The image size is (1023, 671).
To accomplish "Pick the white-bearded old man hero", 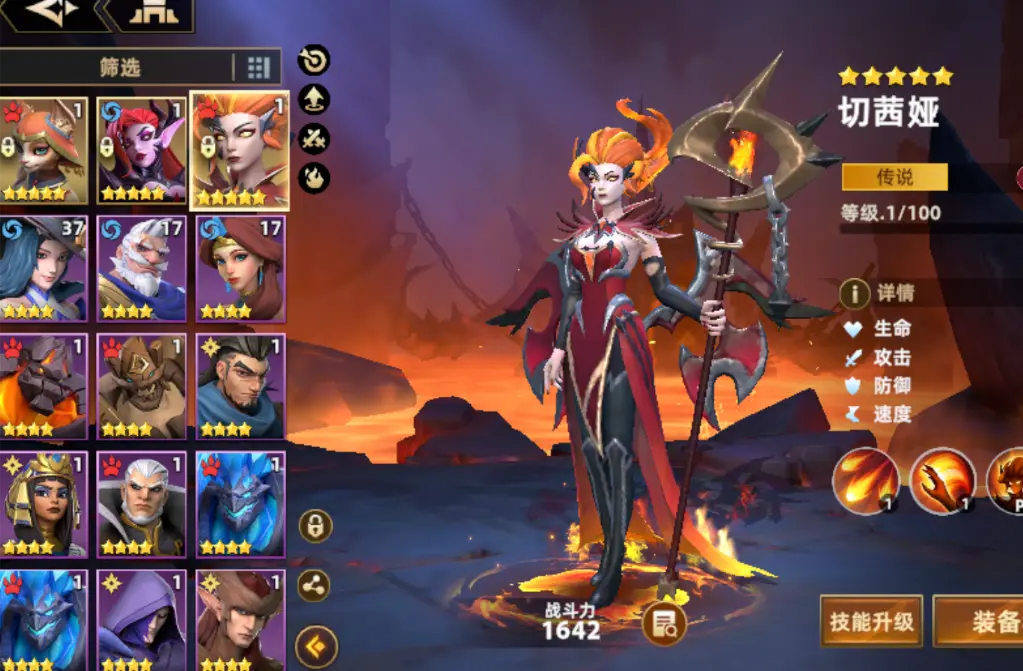I will 141,268.
